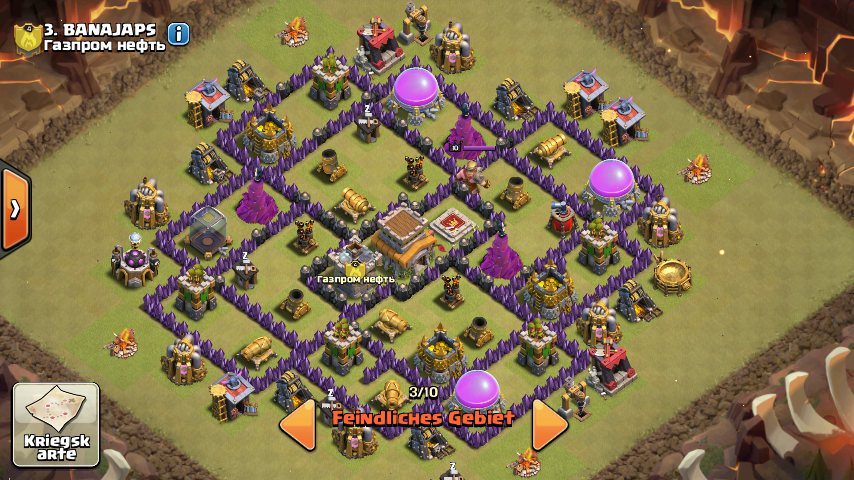Open the Kriegskarte war map

click(56, 424)
